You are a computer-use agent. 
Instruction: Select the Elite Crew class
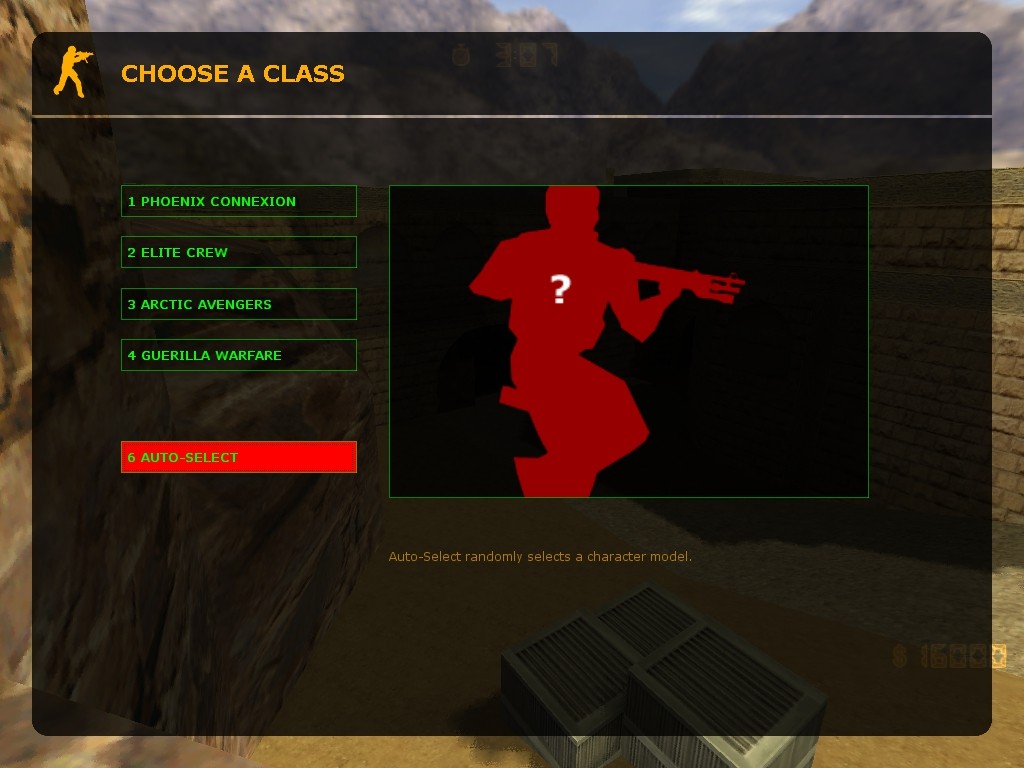(x=238, y=252)
